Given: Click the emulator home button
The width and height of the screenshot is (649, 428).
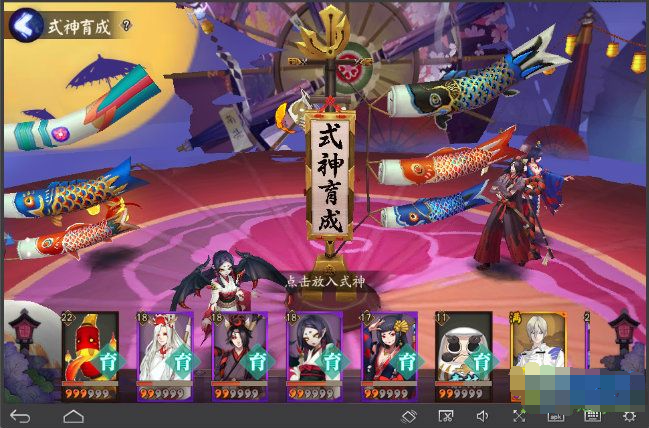Looking at the screenshot, I should coord(73,415).
